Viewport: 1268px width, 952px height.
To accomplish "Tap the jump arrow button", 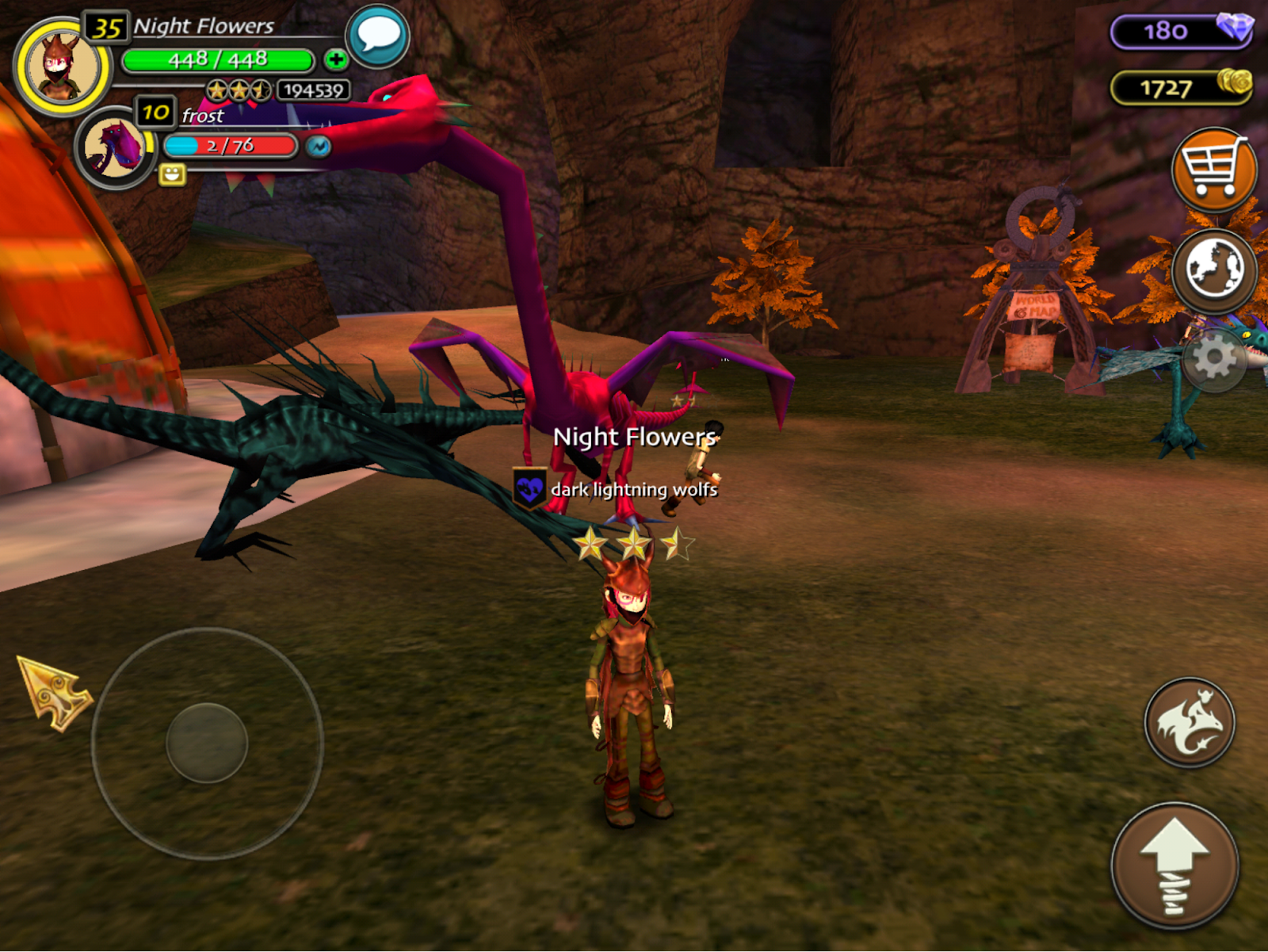I will [x=1174, y=866].
